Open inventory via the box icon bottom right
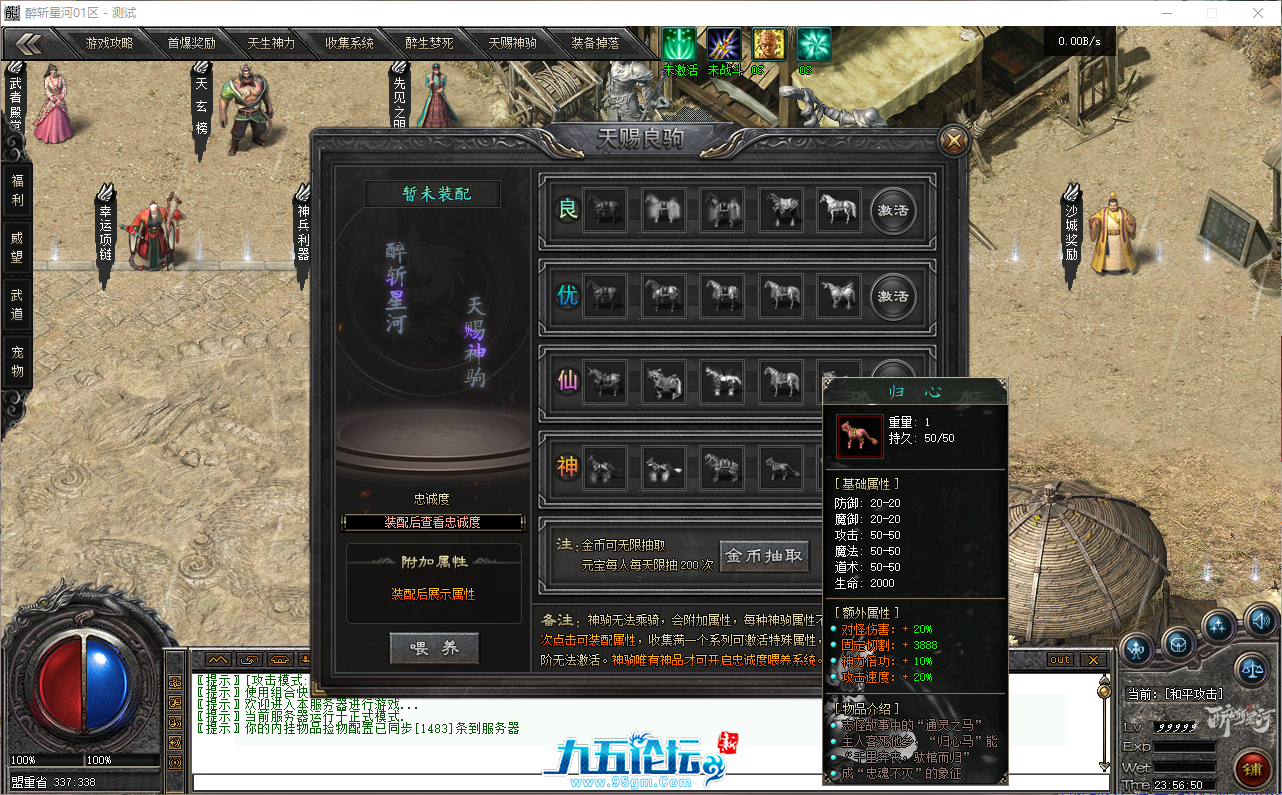The height and width of the screenshot is (795, 1282). tap(1180, 645)
